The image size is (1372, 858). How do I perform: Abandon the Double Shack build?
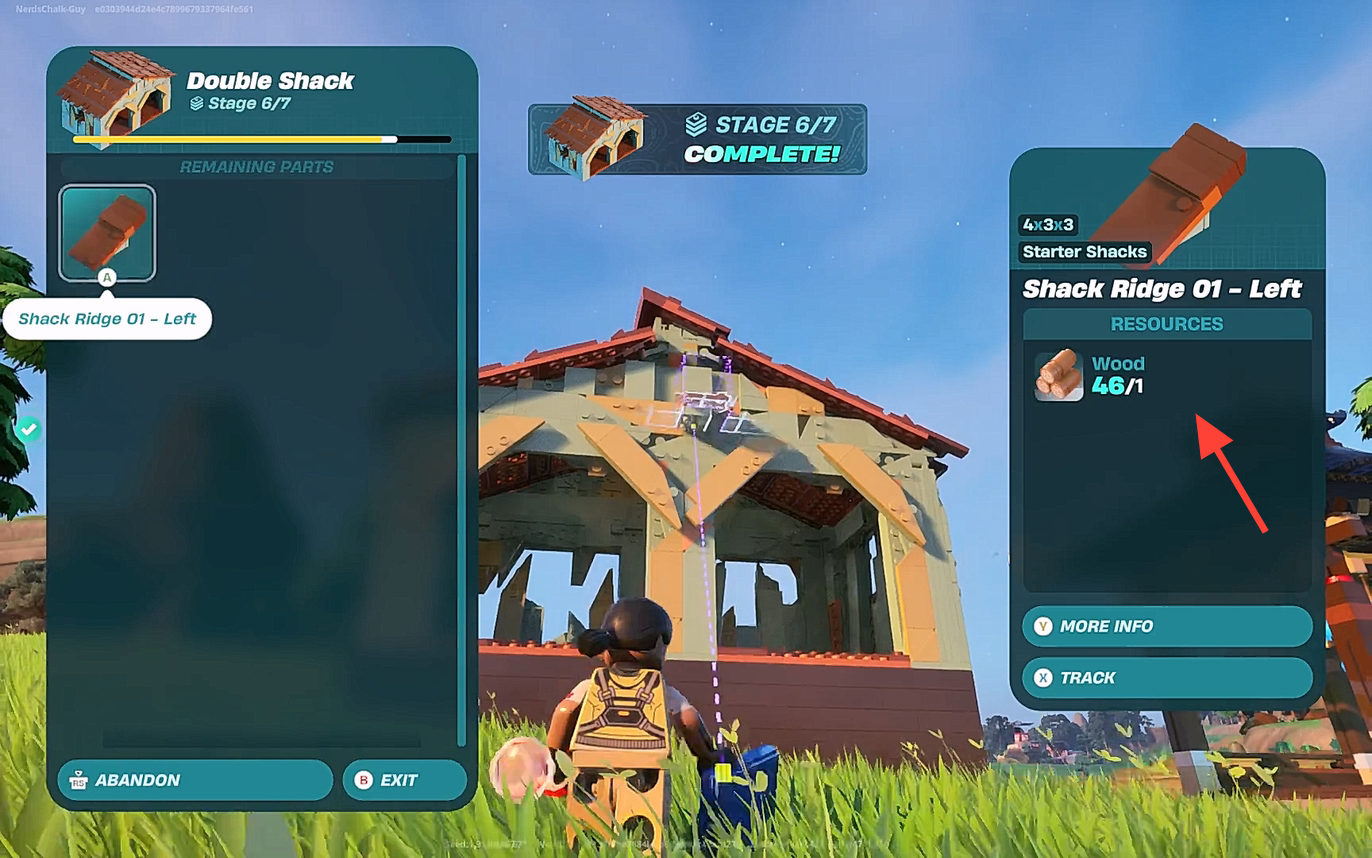(x=195, y=780)
